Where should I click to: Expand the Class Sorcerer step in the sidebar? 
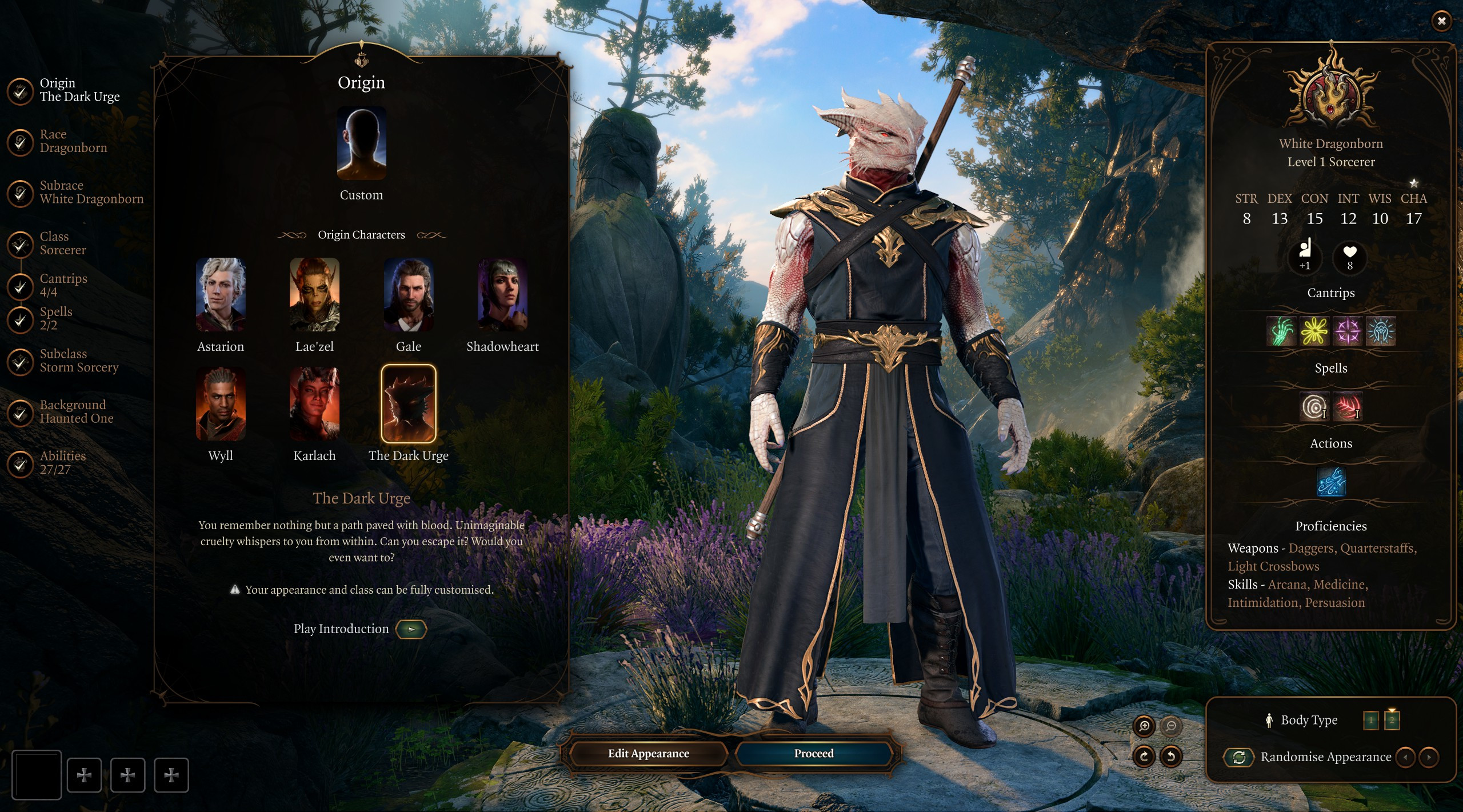click(x=63, y=244)
